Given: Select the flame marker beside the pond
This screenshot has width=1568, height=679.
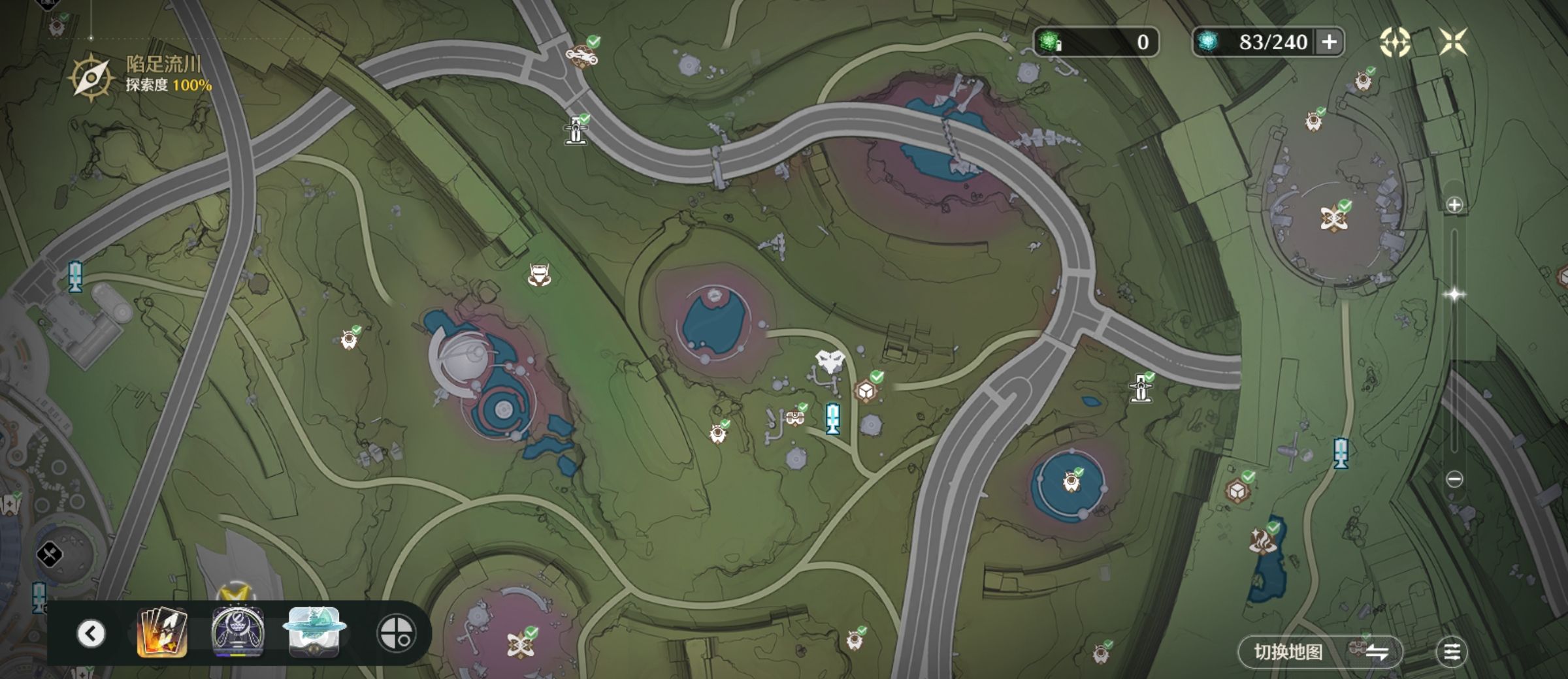Looking at the screenshot, I should click(1262, 541).
